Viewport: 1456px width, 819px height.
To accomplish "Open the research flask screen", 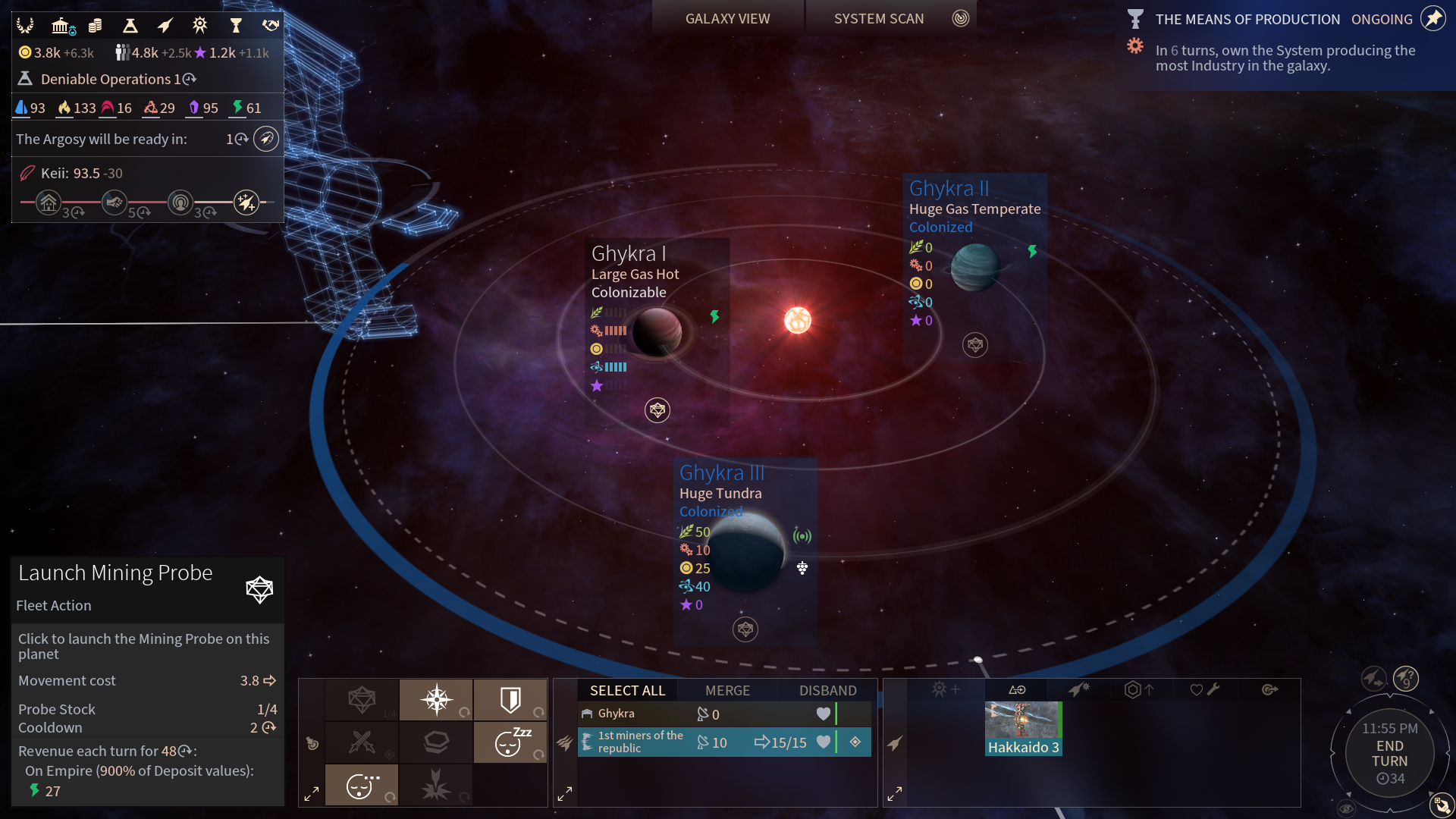I will click(130, 26).
